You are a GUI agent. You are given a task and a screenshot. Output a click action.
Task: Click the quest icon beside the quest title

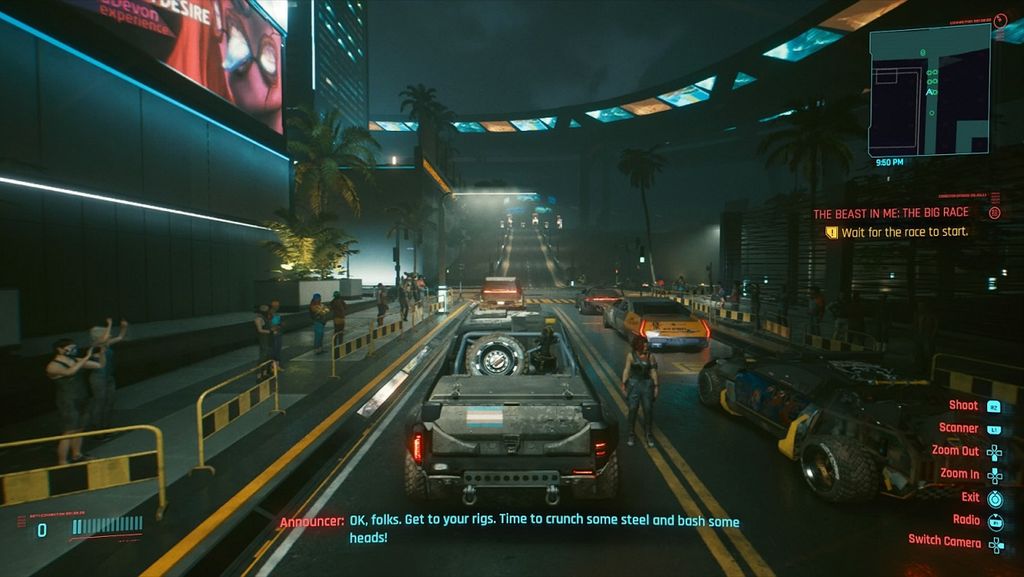point(994,213)
